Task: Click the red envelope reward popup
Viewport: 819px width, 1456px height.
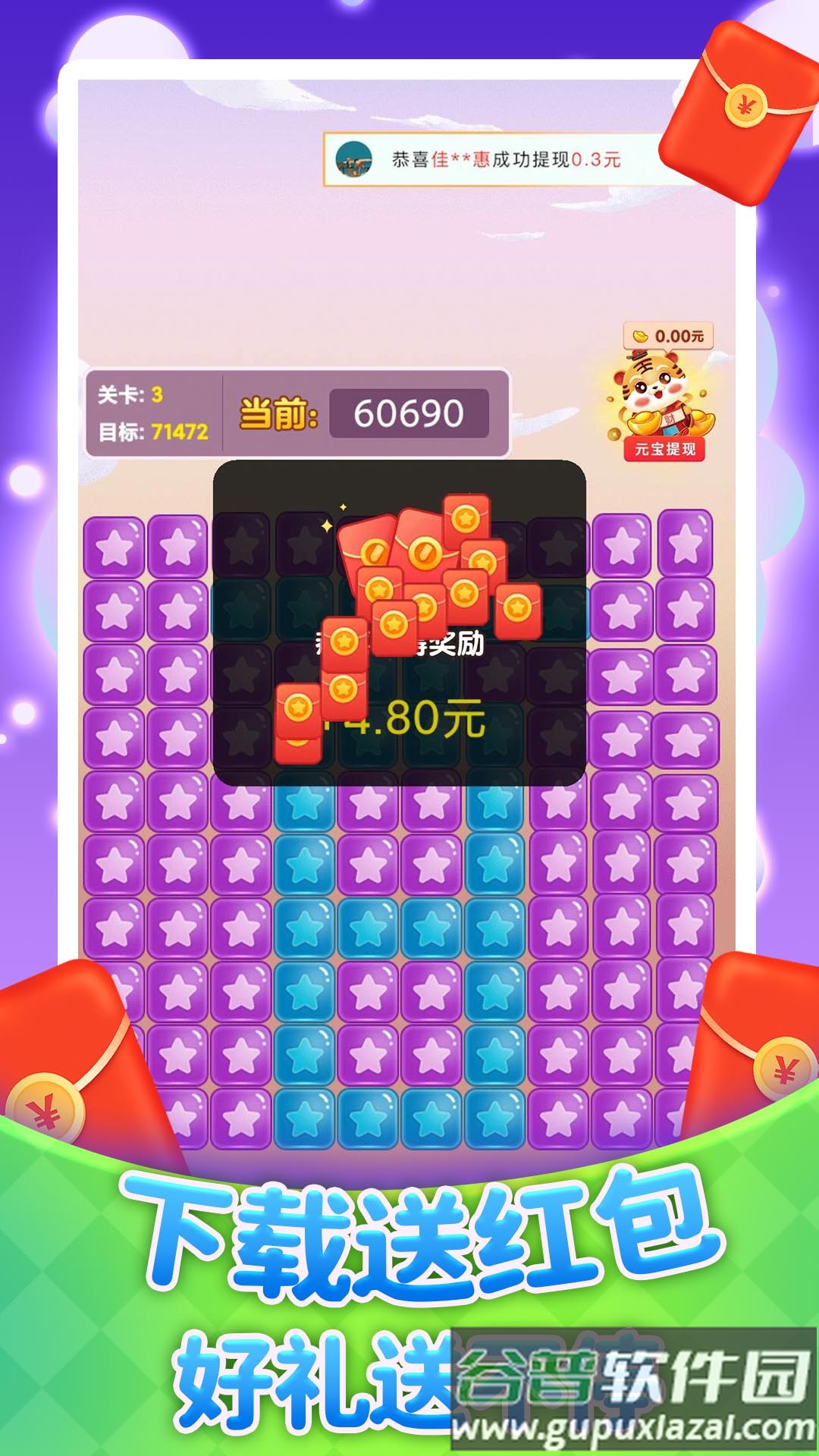Action: pyautogui.click(x=399, y=623)
